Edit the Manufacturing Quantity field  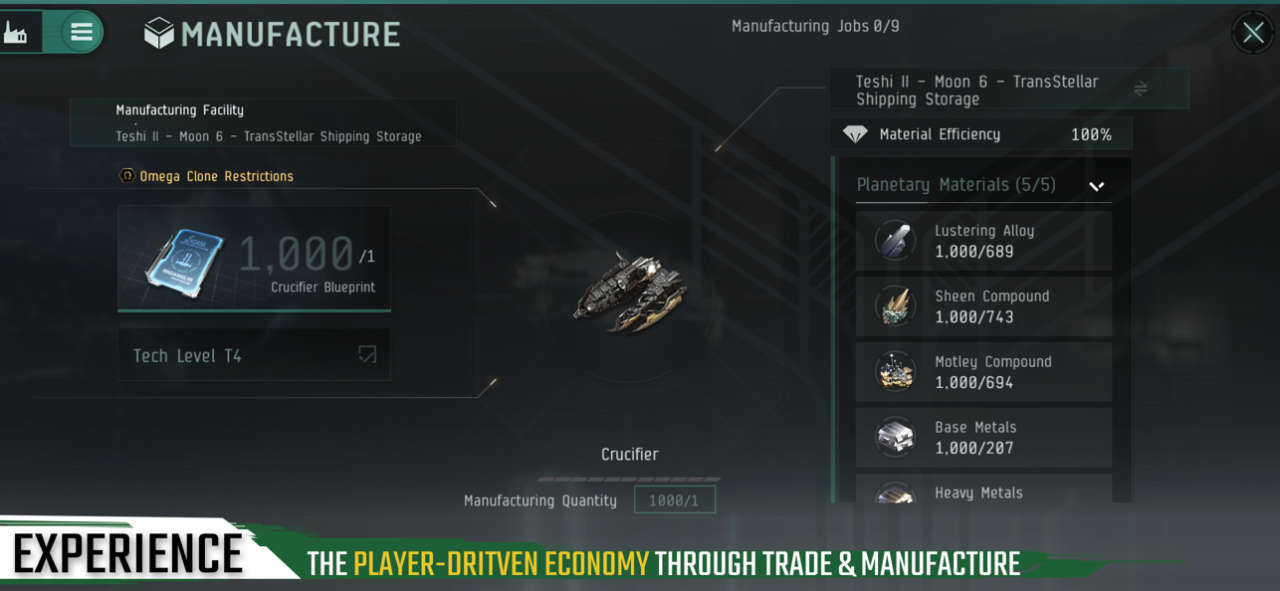coord(675,500)
